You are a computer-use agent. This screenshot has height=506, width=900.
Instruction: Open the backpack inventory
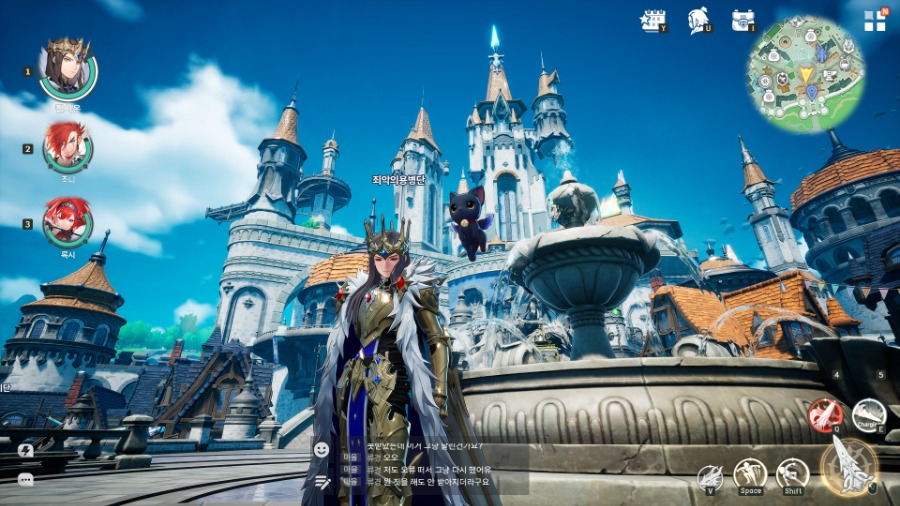tap(742, 20)
